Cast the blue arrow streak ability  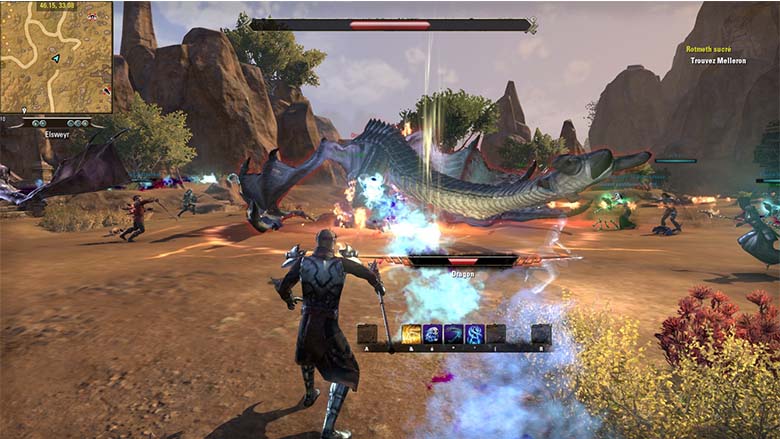(454, 334)
